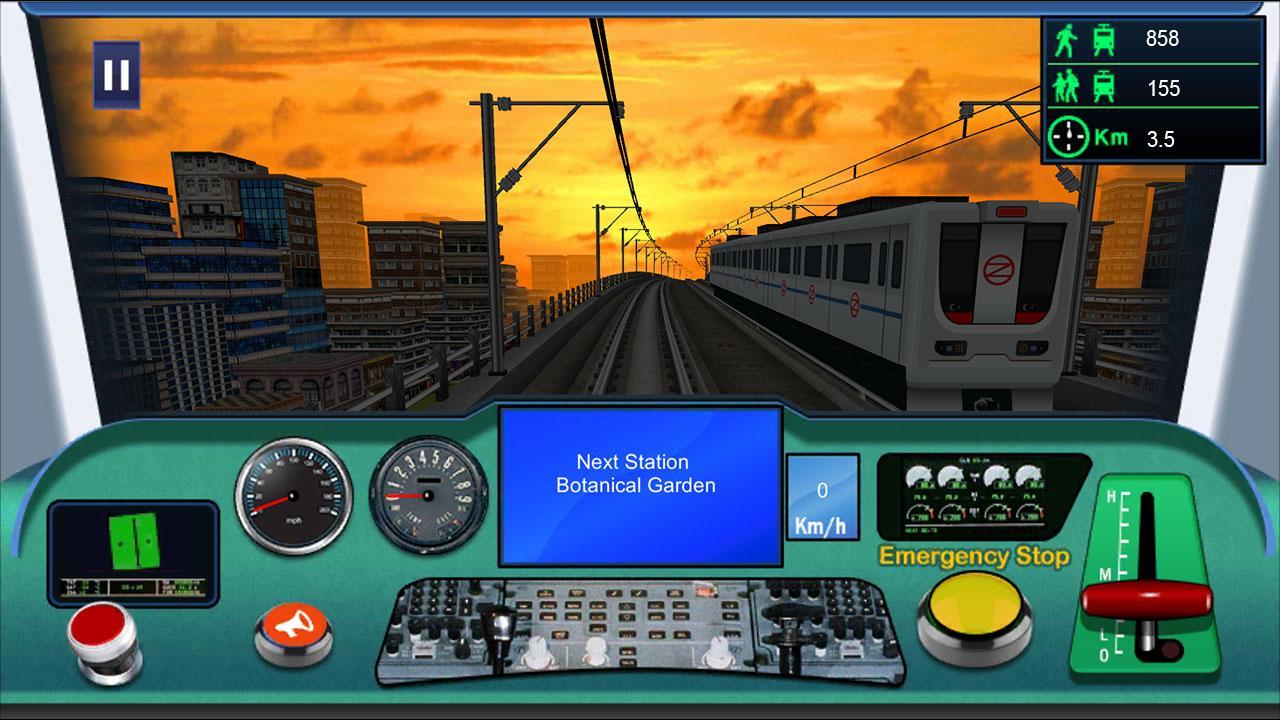Select the boarding passengers indicator showing 155
The height and width of the screenshot is (720, 1280).
coord(1150,88)
